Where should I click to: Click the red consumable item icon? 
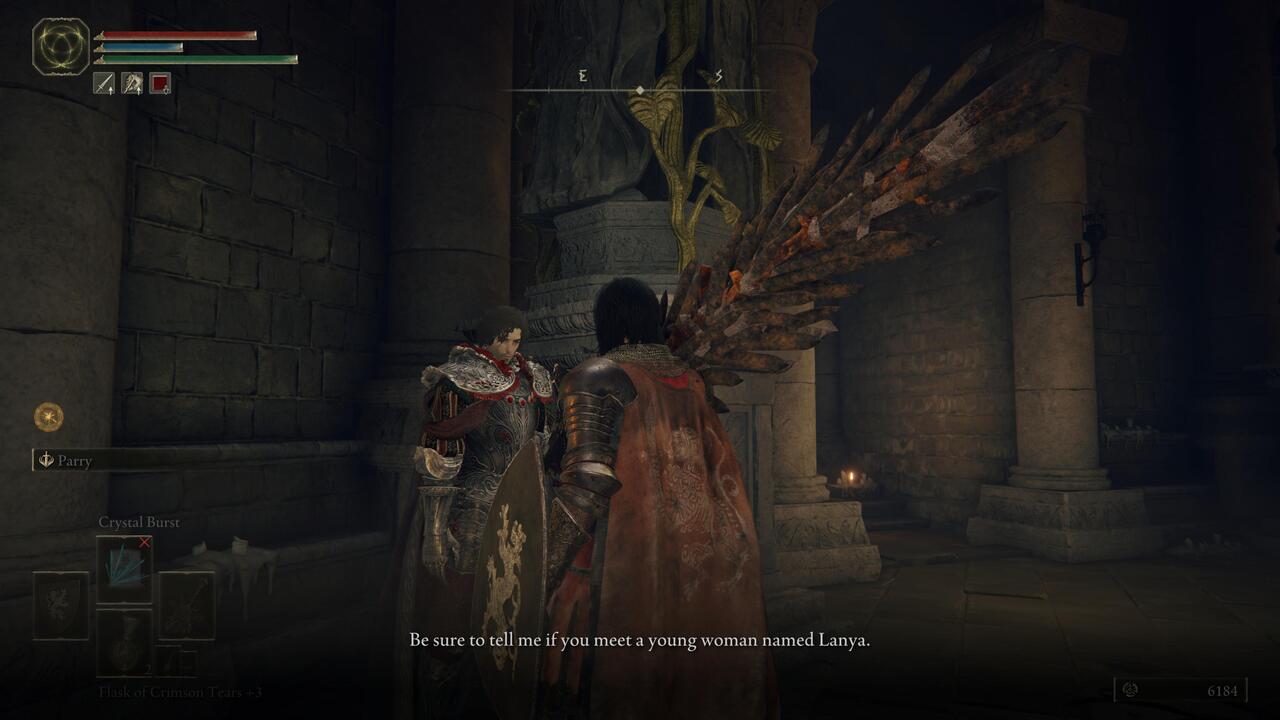160,82
